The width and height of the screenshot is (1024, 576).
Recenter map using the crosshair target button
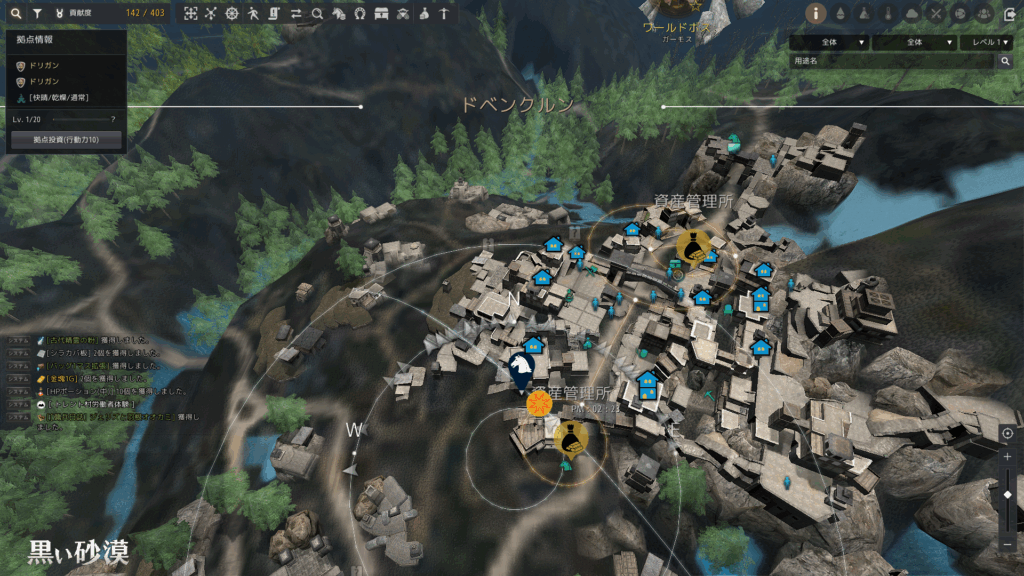pyautogui.click(x=1007, y=434)
